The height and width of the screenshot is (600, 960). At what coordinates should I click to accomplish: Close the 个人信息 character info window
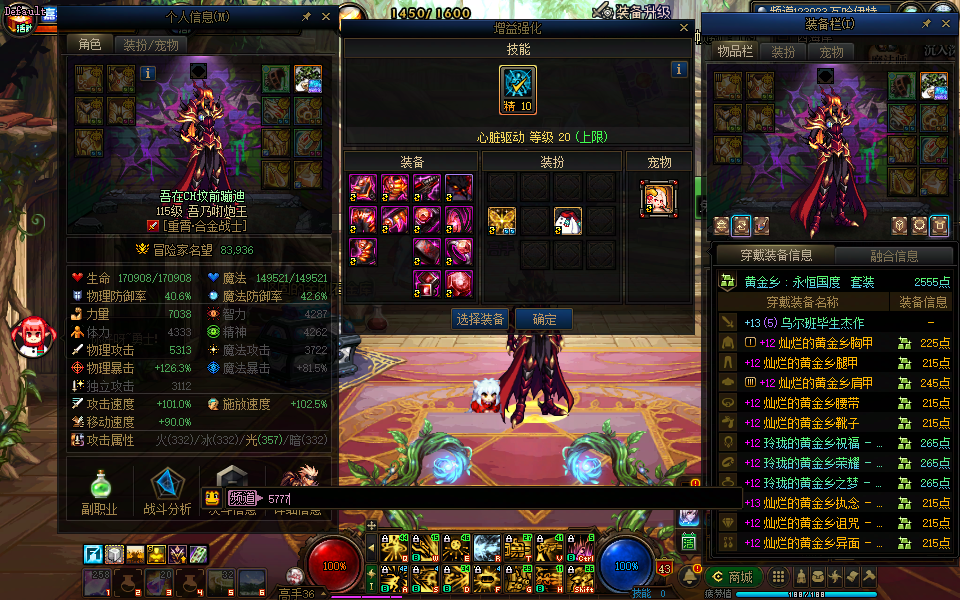(326, 17)
